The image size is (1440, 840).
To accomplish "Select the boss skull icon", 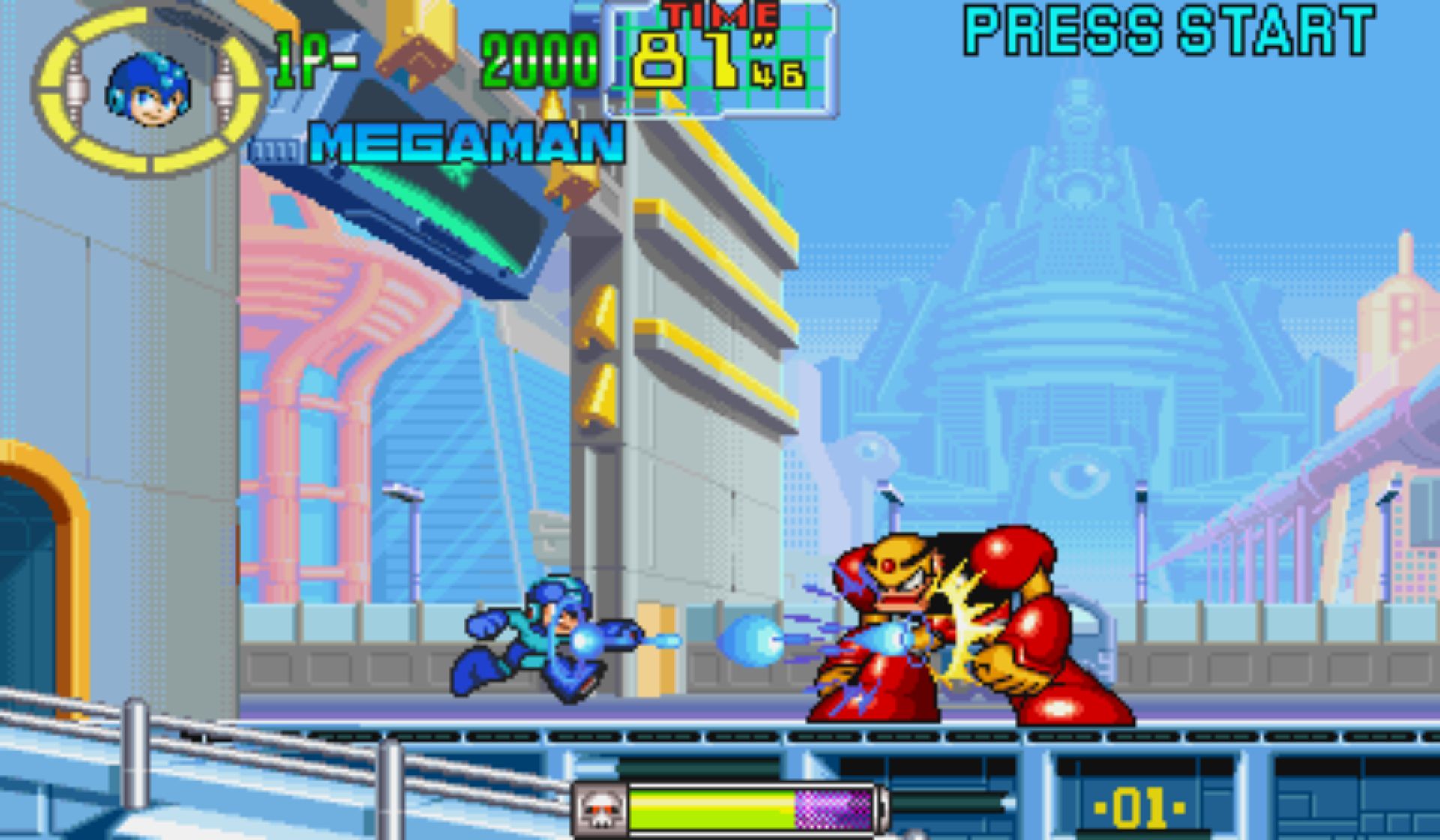I will tap(599, 810).
